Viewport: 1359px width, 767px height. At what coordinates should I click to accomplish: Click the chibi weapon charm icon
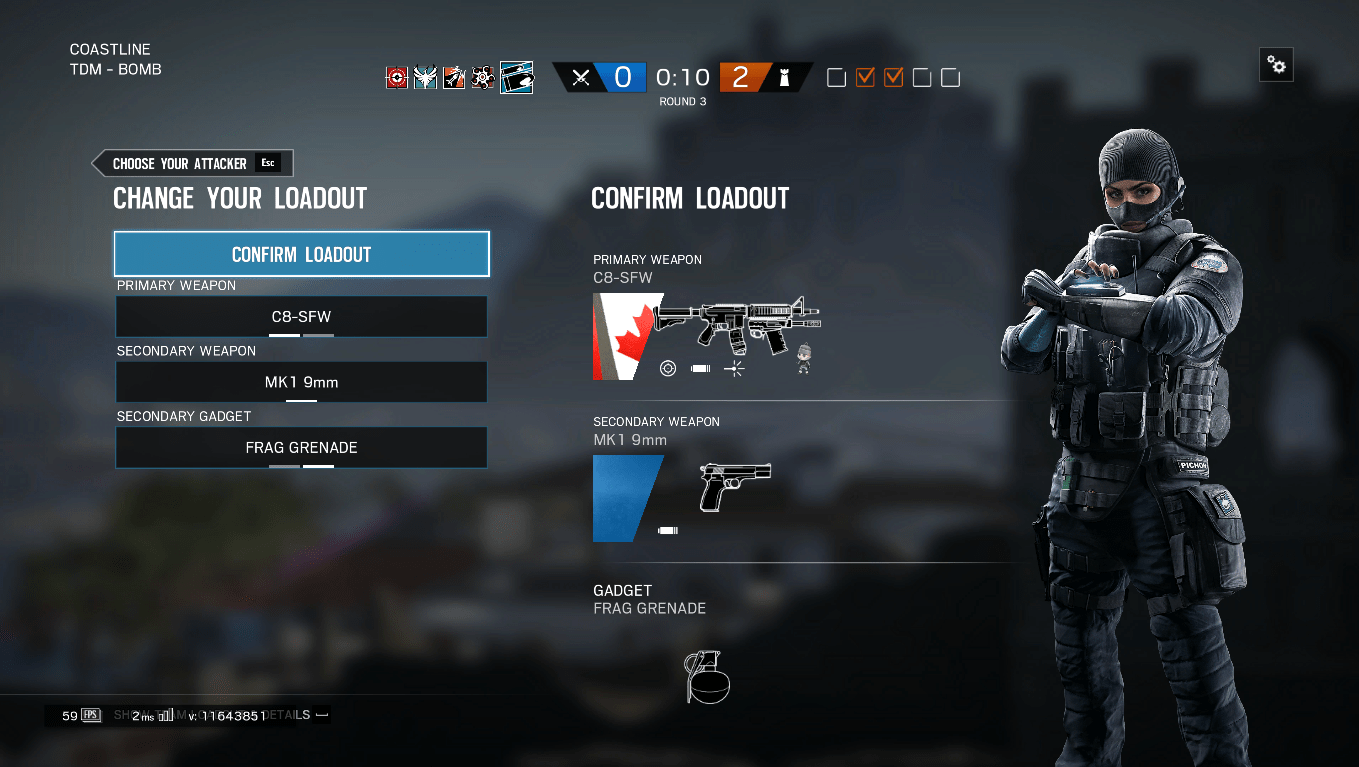pos(804,358)
